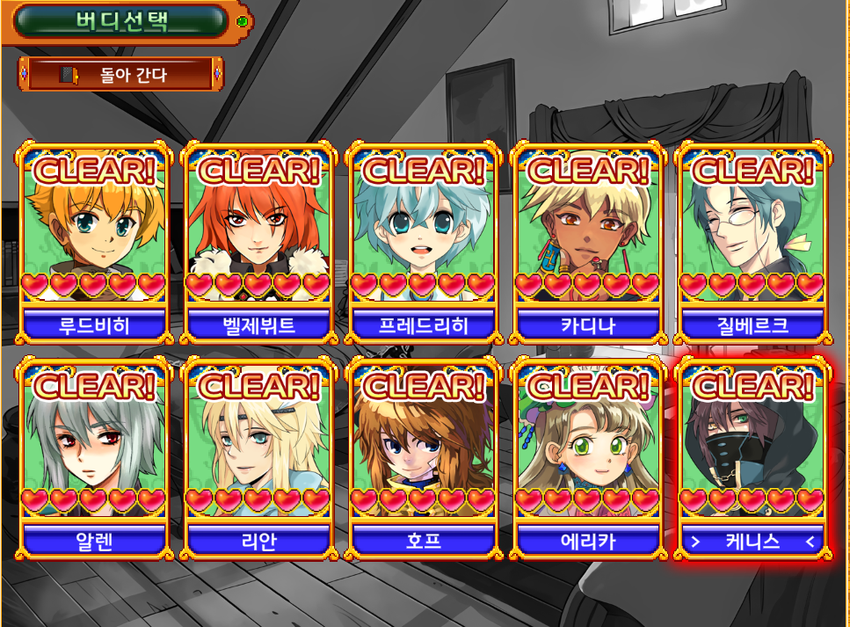850x627 pixels.
Task: Pick the 프레드리히 buddy card
Action: coord(423,240)
